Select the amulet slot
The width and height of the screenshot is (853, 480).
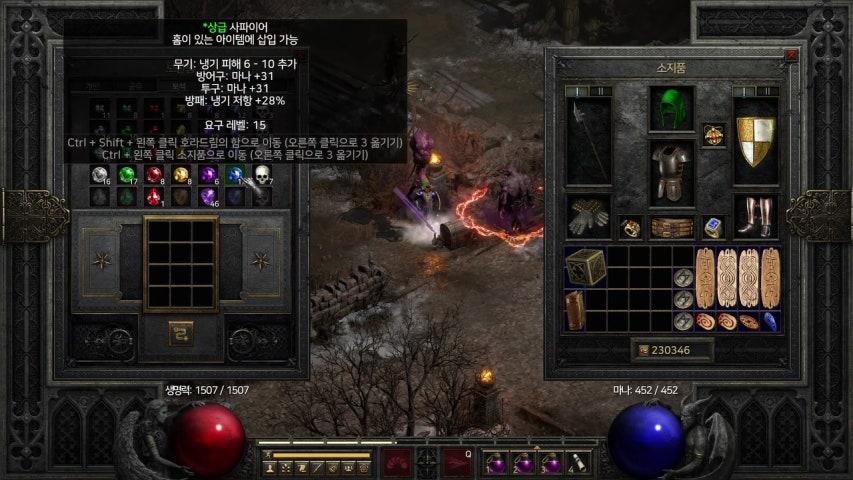pos(713,134)
